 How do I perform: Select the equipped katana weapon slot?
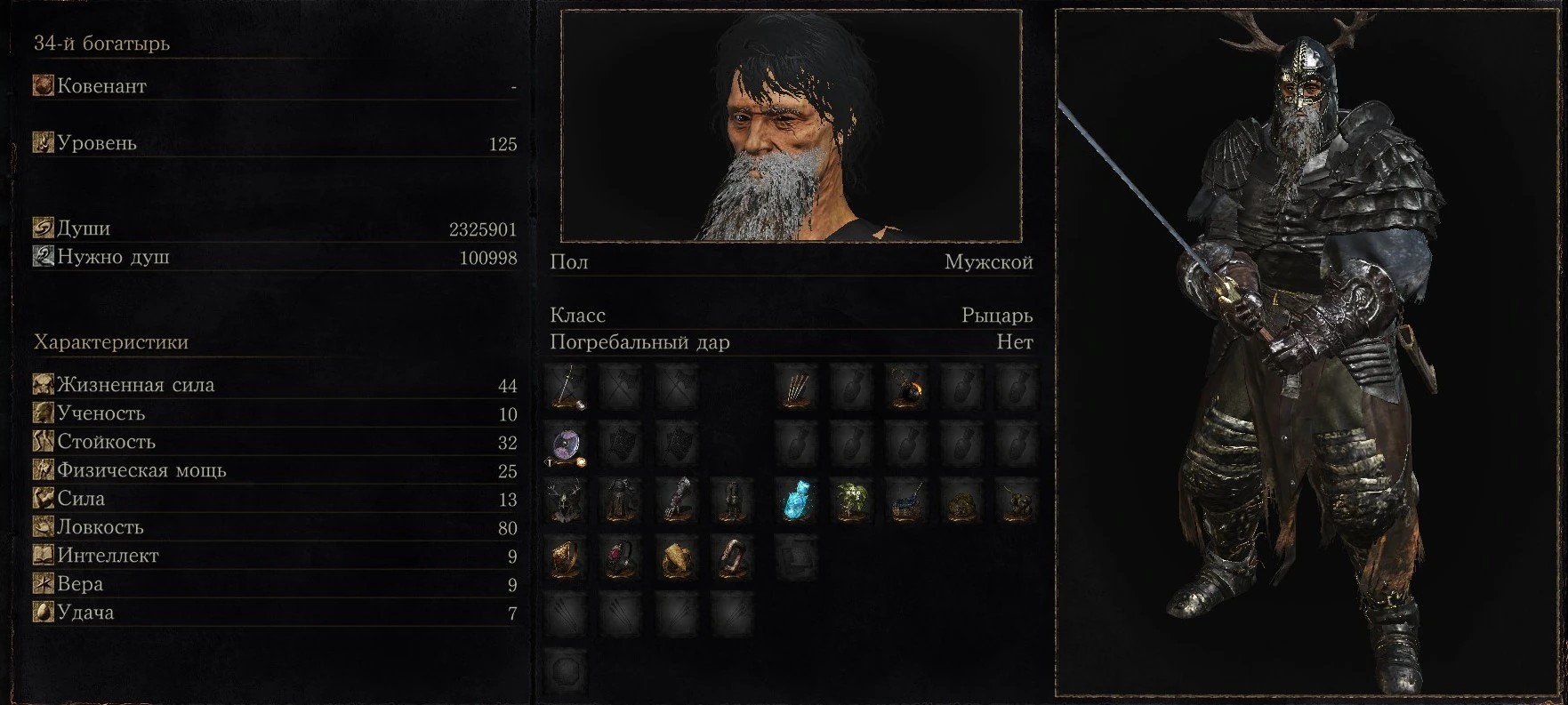566,388
